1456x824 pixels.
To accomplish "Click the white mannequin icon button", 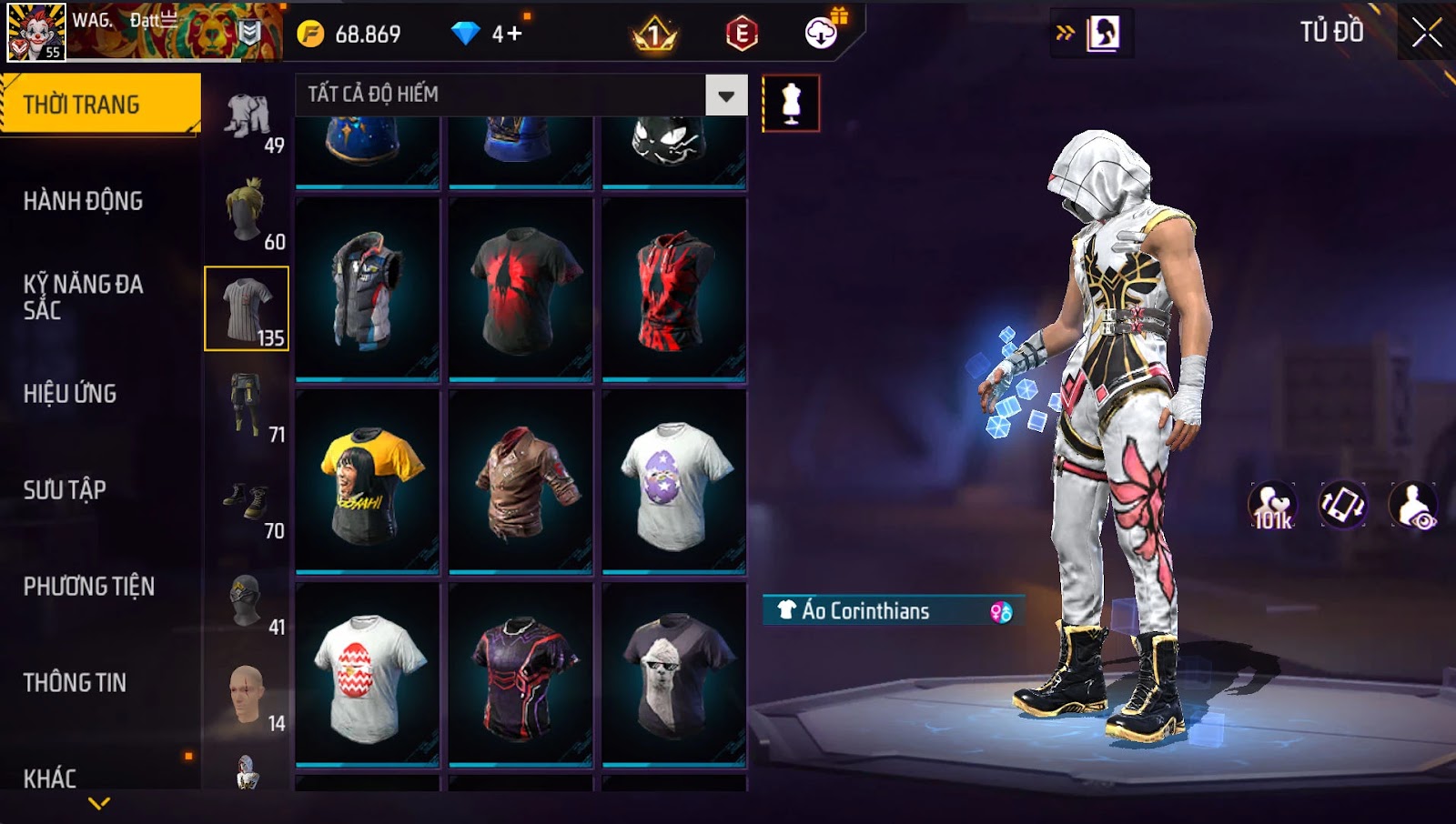I will 791,104.
